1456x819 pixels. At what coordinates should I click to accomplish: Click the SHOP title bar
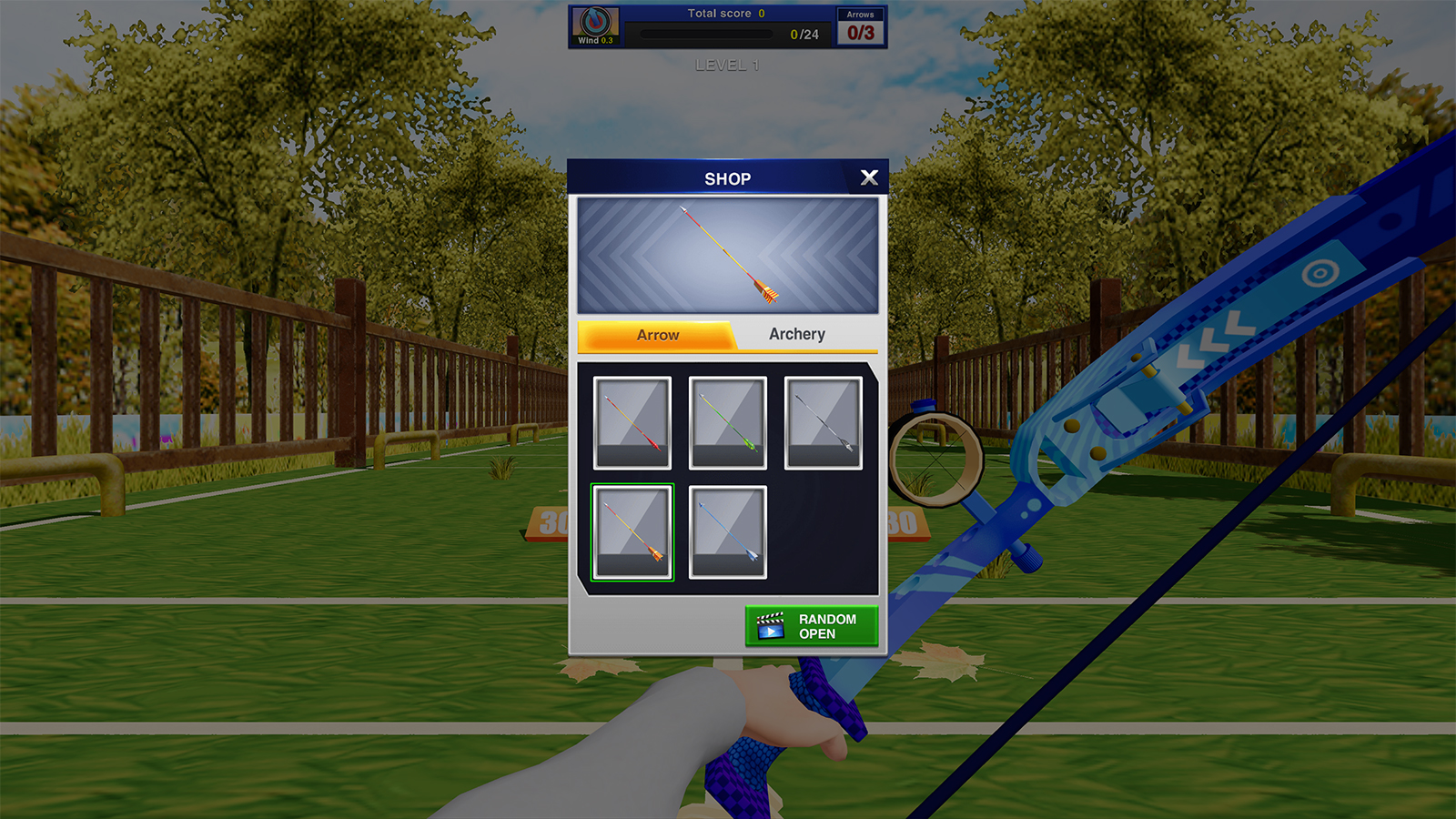727,178
